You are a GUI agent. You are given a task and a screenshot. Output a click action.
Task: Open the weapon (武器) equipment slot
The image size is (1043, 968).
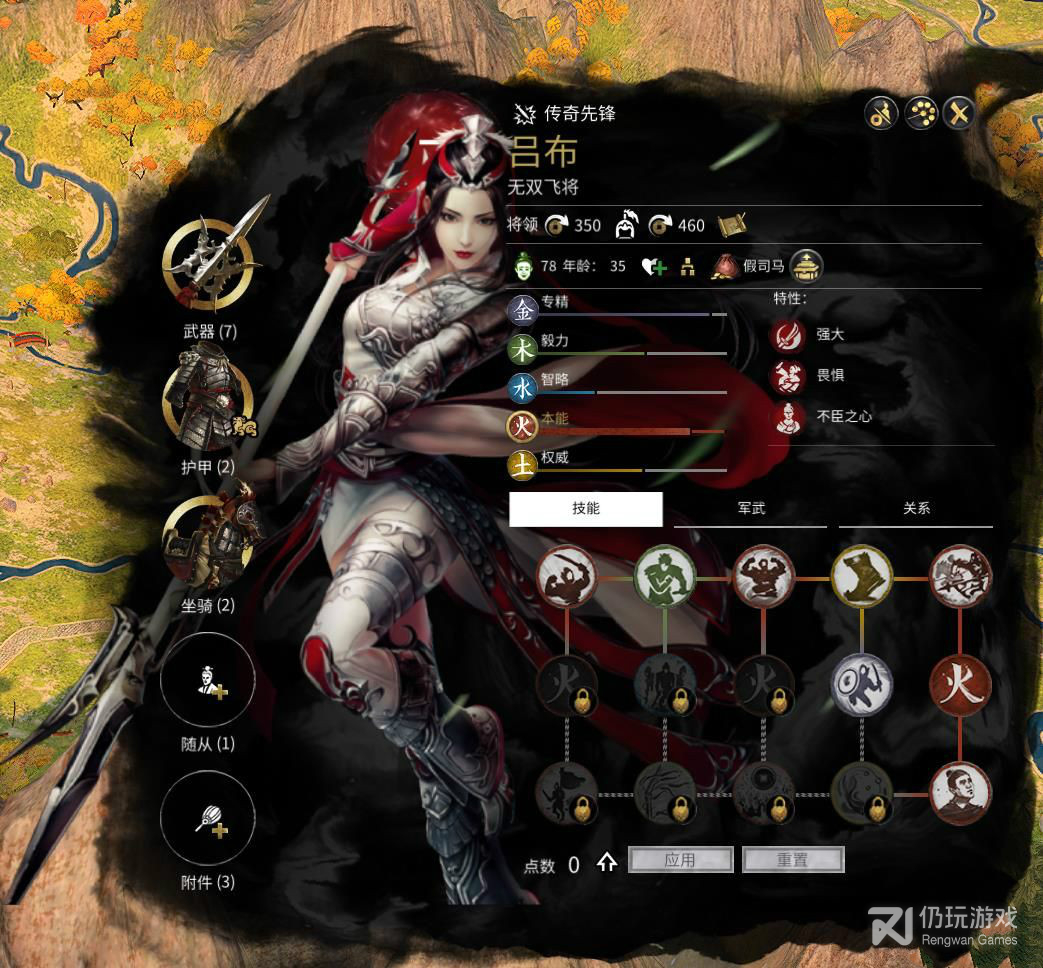coord(208,262)
